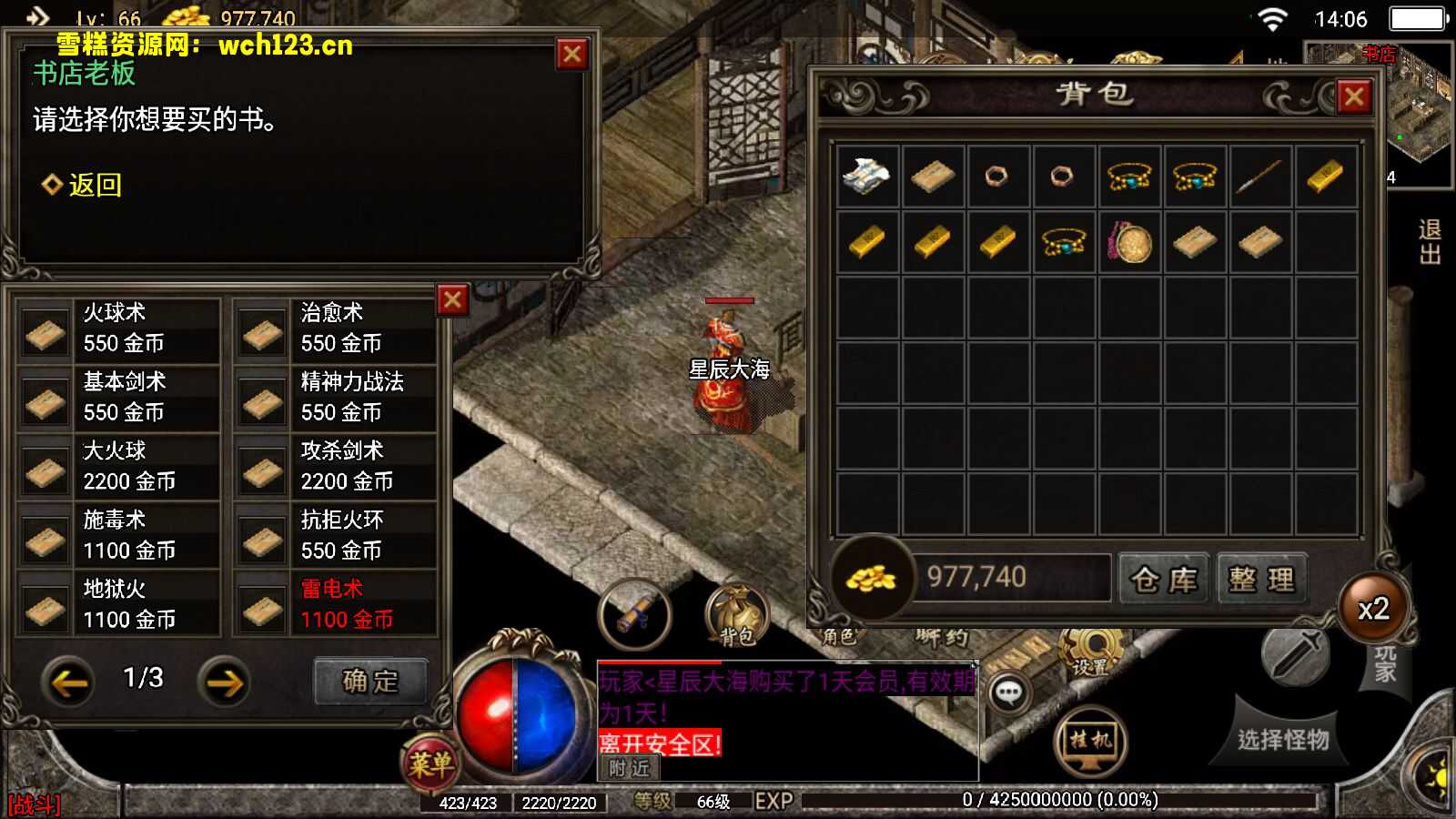Pick the 地狱火 skill book
This screenshot has height=819, width=1456.
click(119, 604)
